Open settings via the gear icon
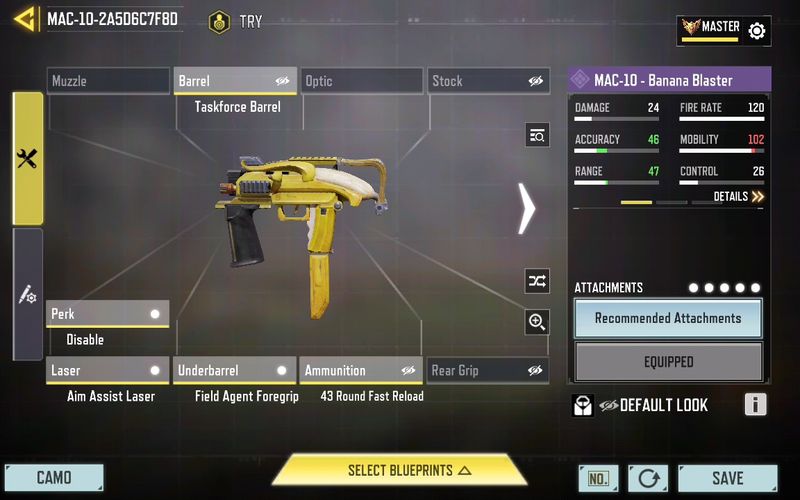The height and width of the screenshot is (500, 800). (x=757, y=31)
